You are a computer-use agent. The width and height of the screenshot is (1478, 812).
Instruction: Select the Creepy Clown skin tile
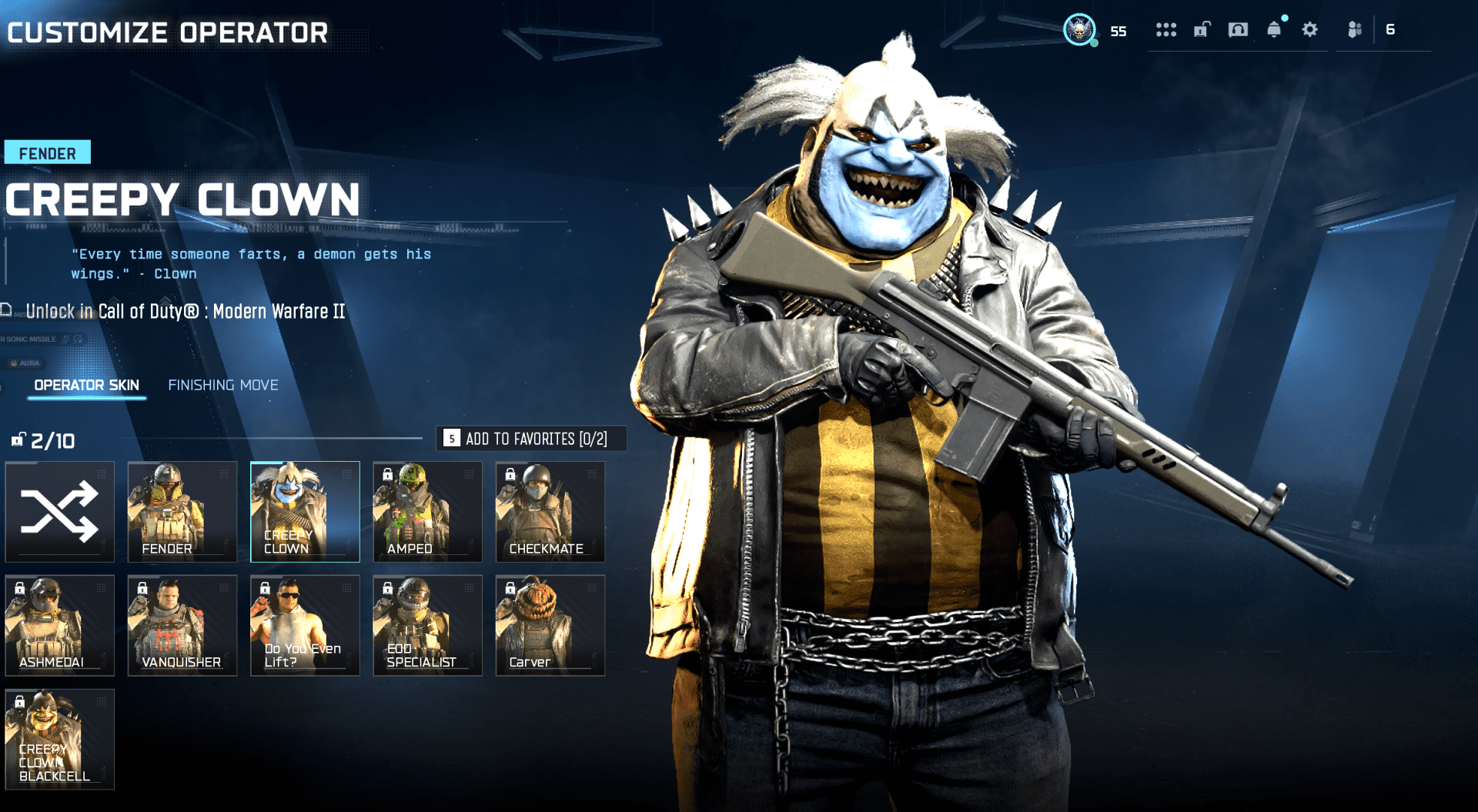pos(305,511)
